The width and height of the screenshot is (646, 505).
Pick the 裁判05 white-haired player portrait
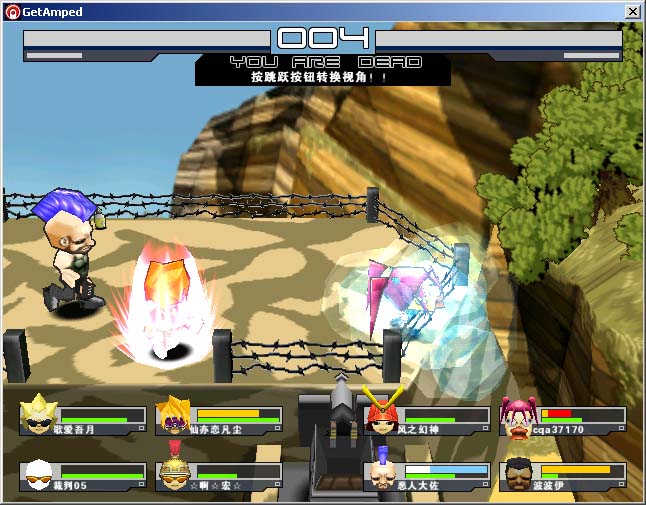coord(39,474)
